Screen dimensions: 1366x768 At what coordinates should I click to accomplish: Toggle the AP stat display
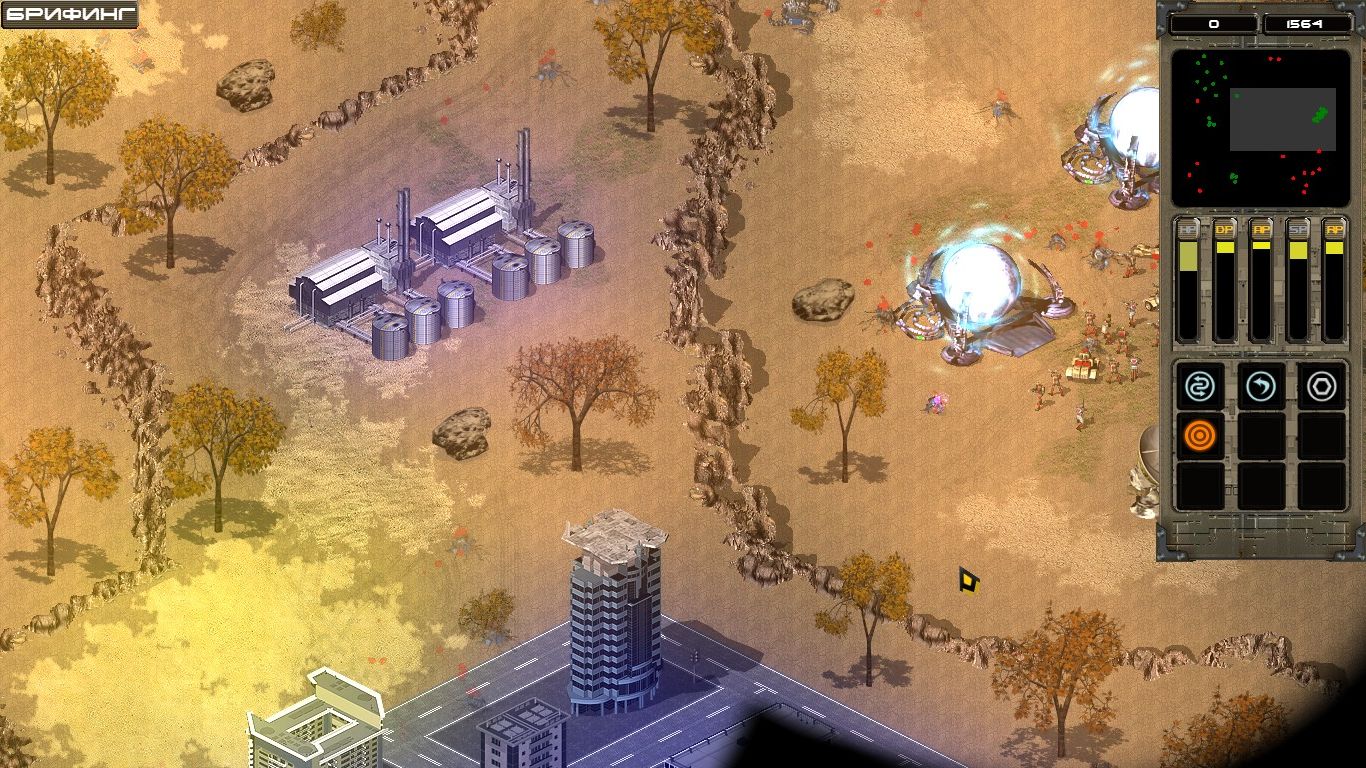pyautogui.click(x=1261, y=229)
